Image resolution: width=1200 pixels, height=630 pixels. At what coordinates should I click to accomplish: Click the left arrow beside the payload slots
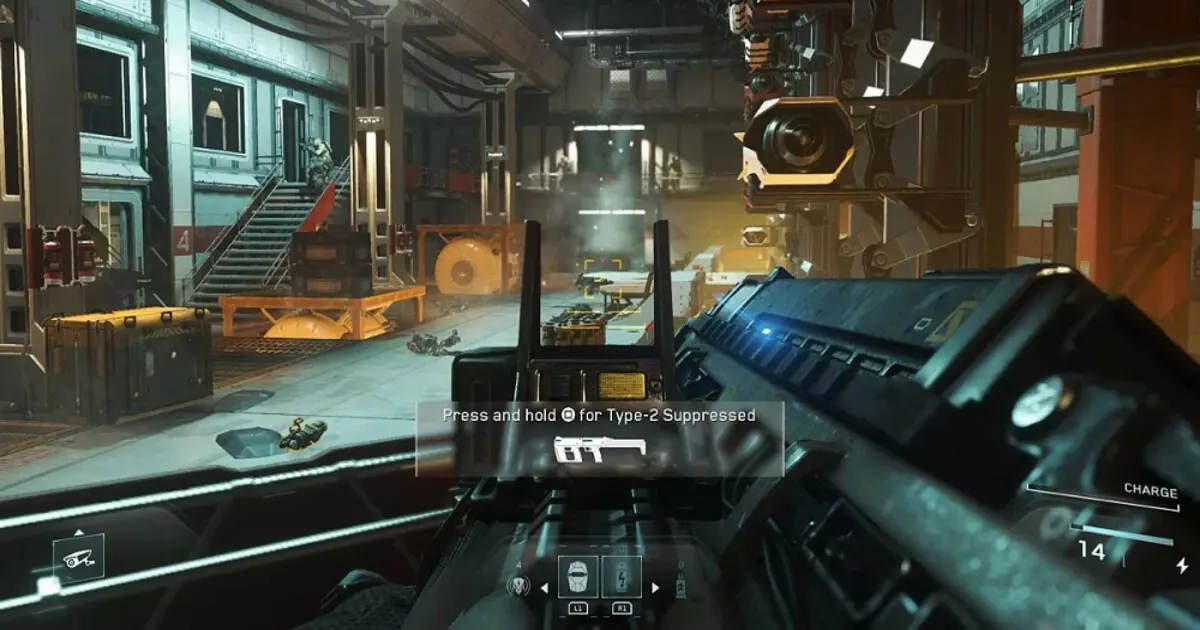click(545, 588)
